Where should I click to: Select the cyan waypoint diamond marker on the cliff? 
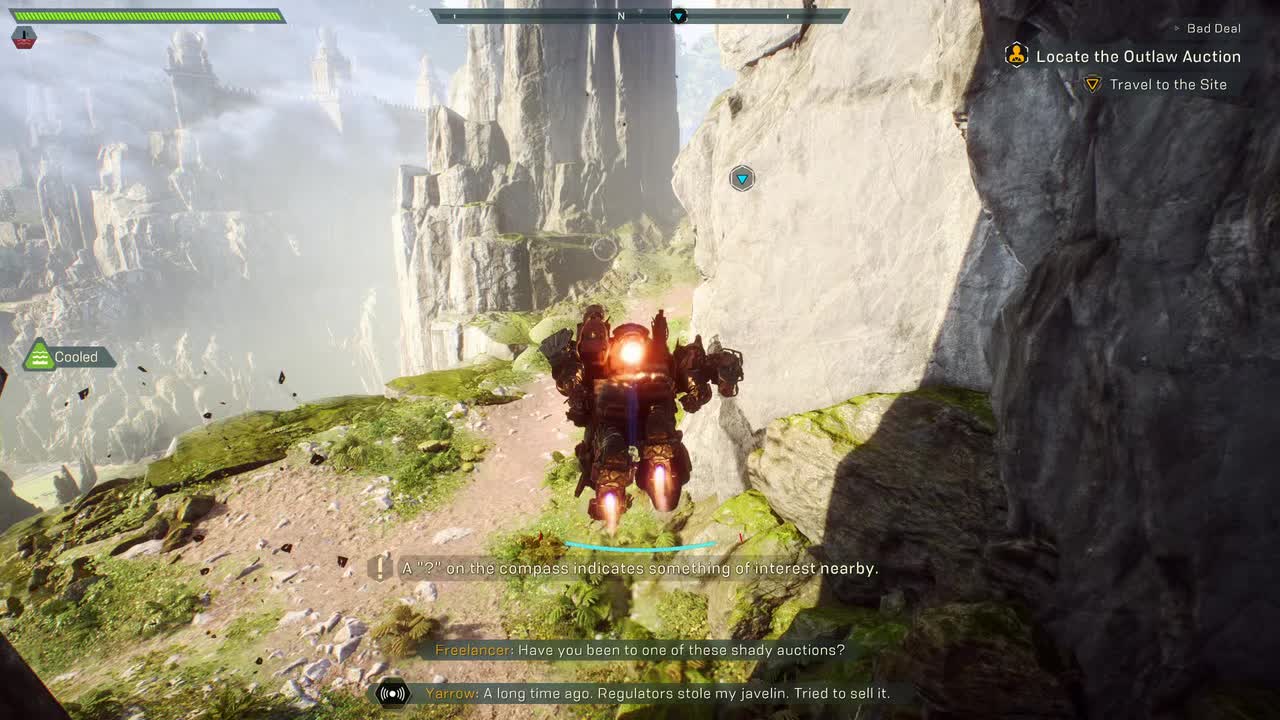tap(741, 178)
